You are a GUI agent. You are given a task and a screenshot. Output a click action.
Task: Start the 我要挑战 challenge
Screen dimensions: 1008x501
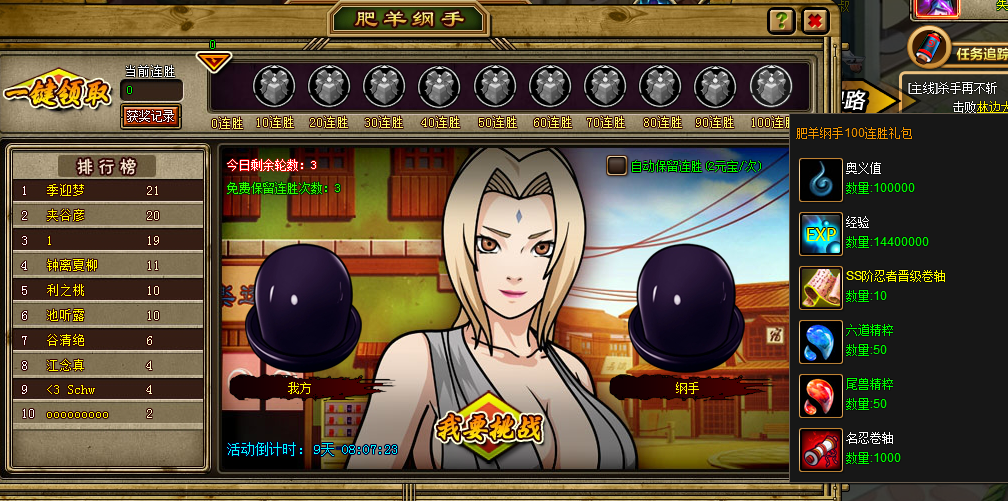tap(488, 427)
